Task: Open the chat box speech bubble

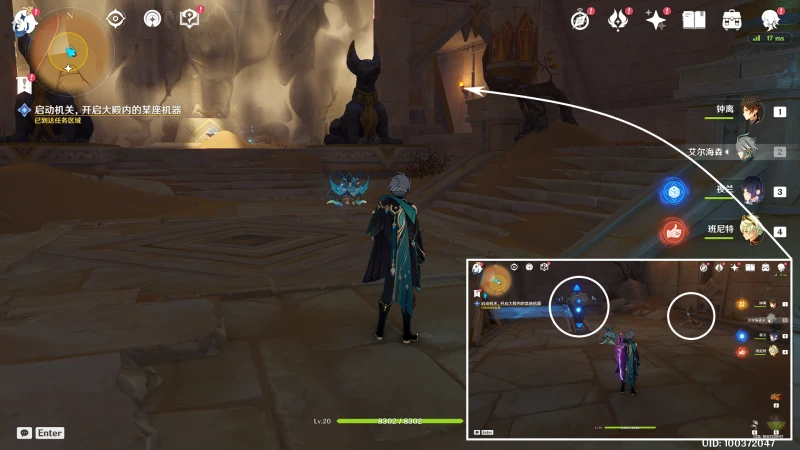Action: coord(24,433)
